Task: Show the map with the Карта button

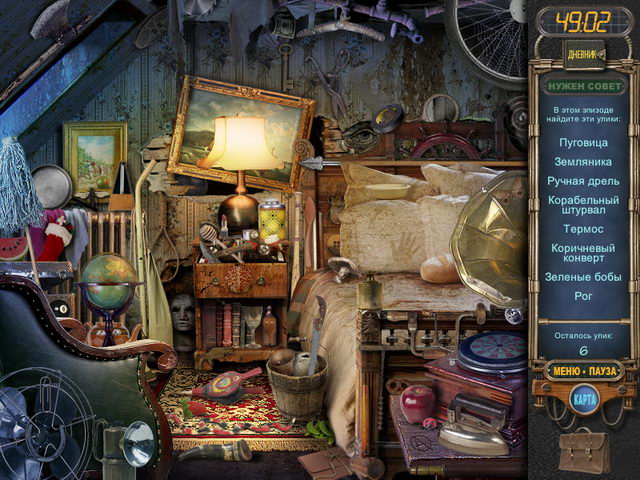Action: coord(583,399)
